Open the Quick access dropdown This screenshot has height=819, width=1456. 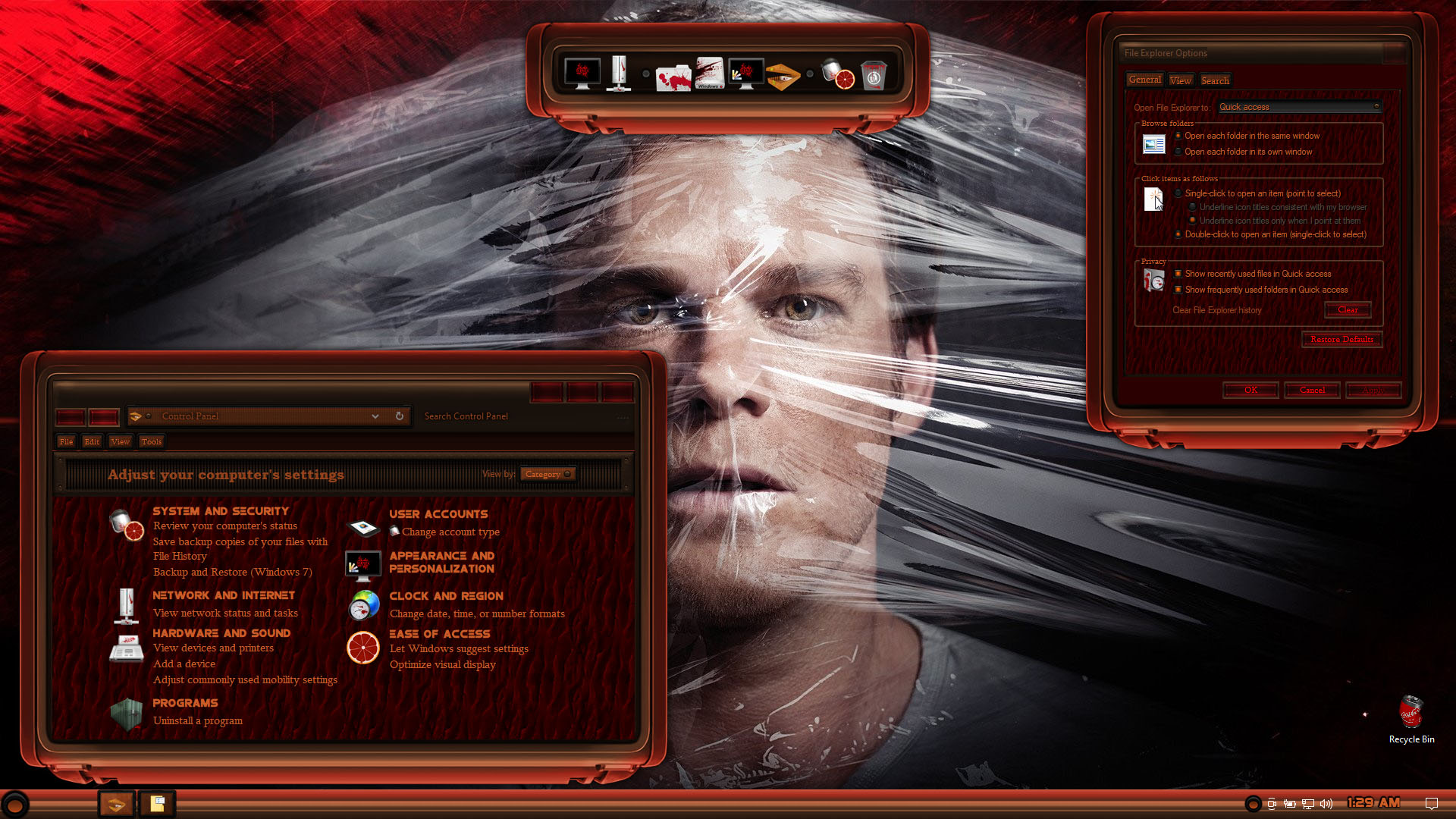pos(1298,107)
